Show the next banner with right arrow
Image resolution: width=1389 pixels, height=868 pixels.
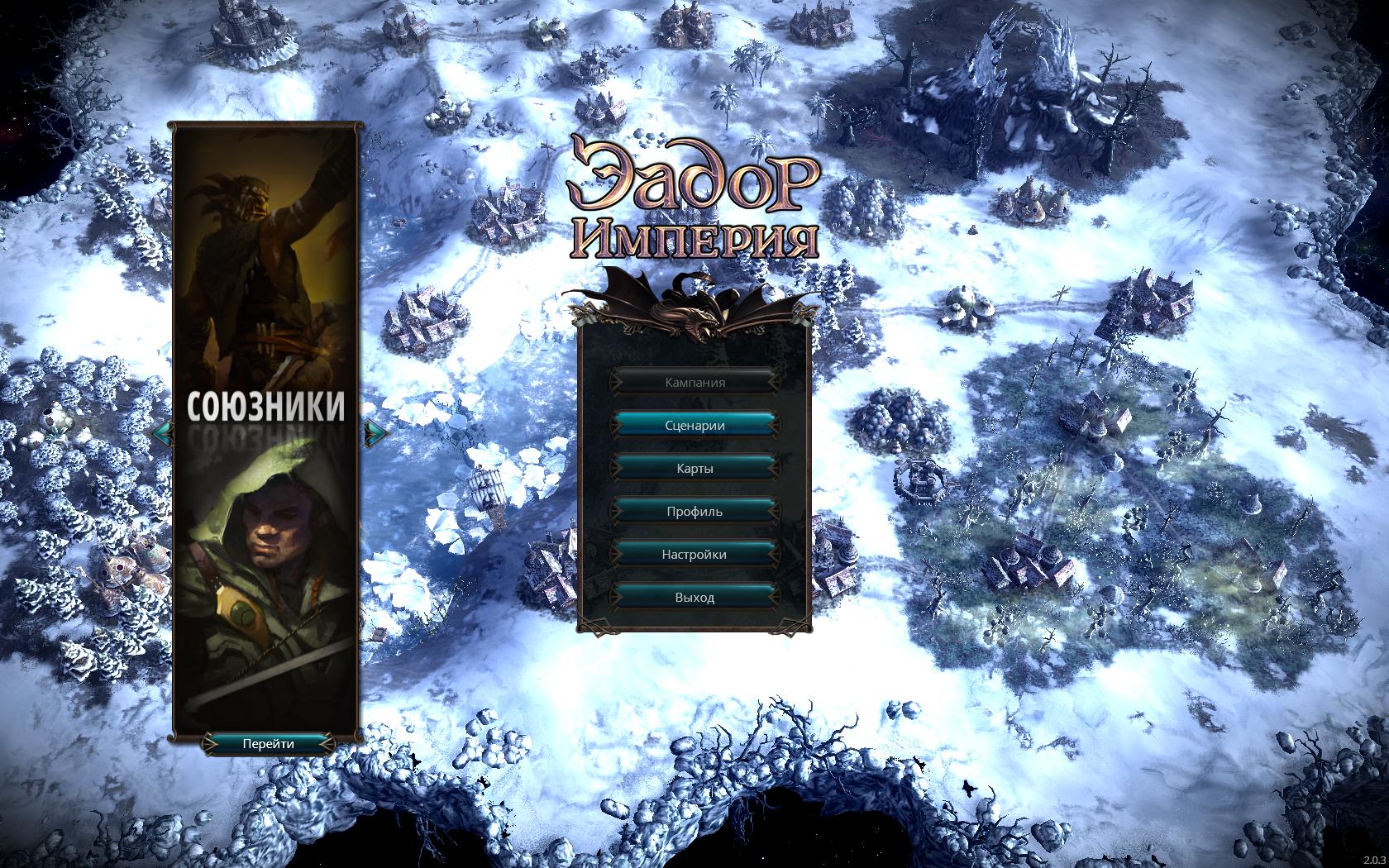[376, 432]
